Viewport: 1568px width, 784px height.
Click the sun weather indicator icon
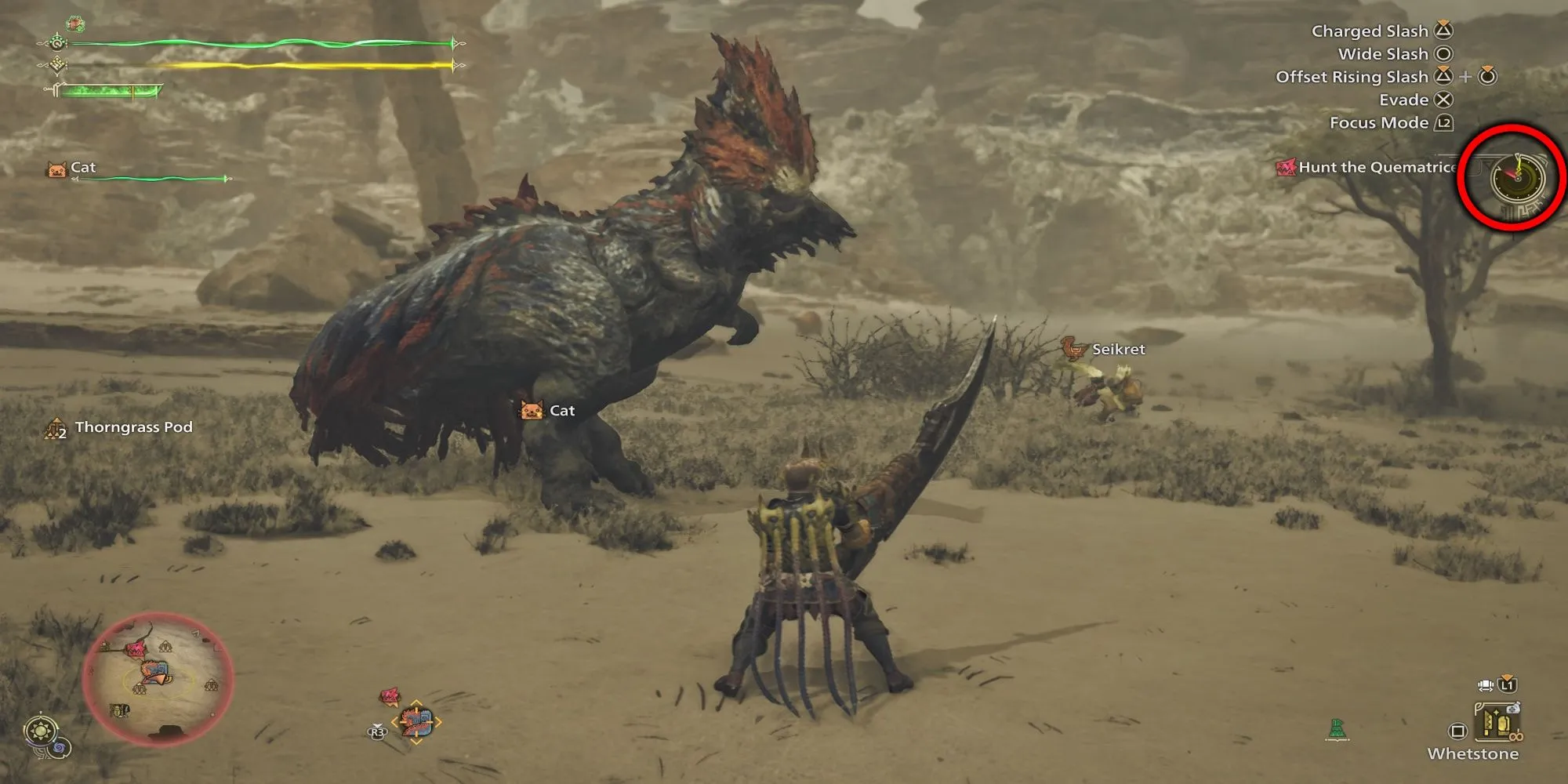(39, 731)
